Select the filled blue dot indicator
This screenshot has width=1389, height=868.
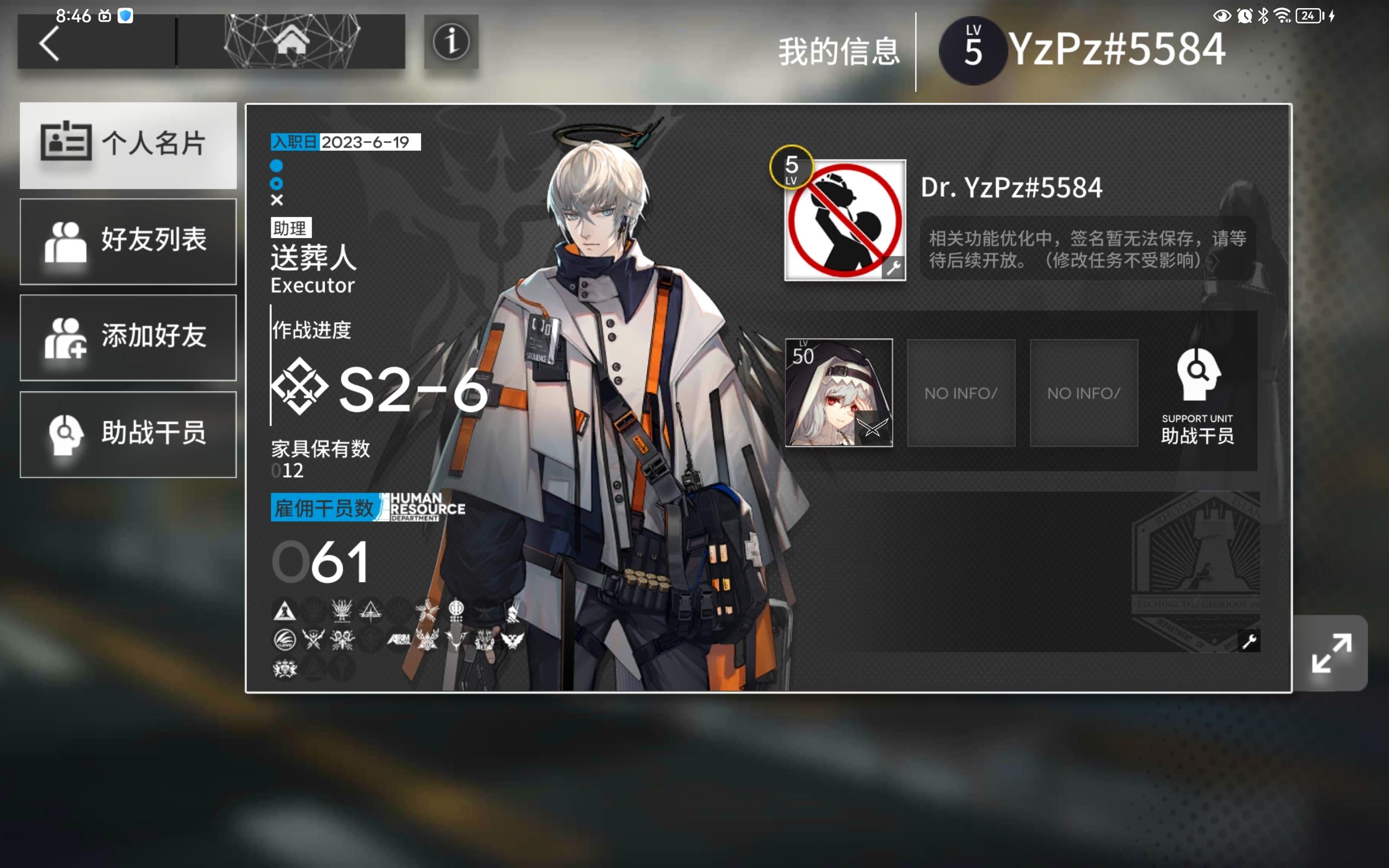(x=277, y=166)
